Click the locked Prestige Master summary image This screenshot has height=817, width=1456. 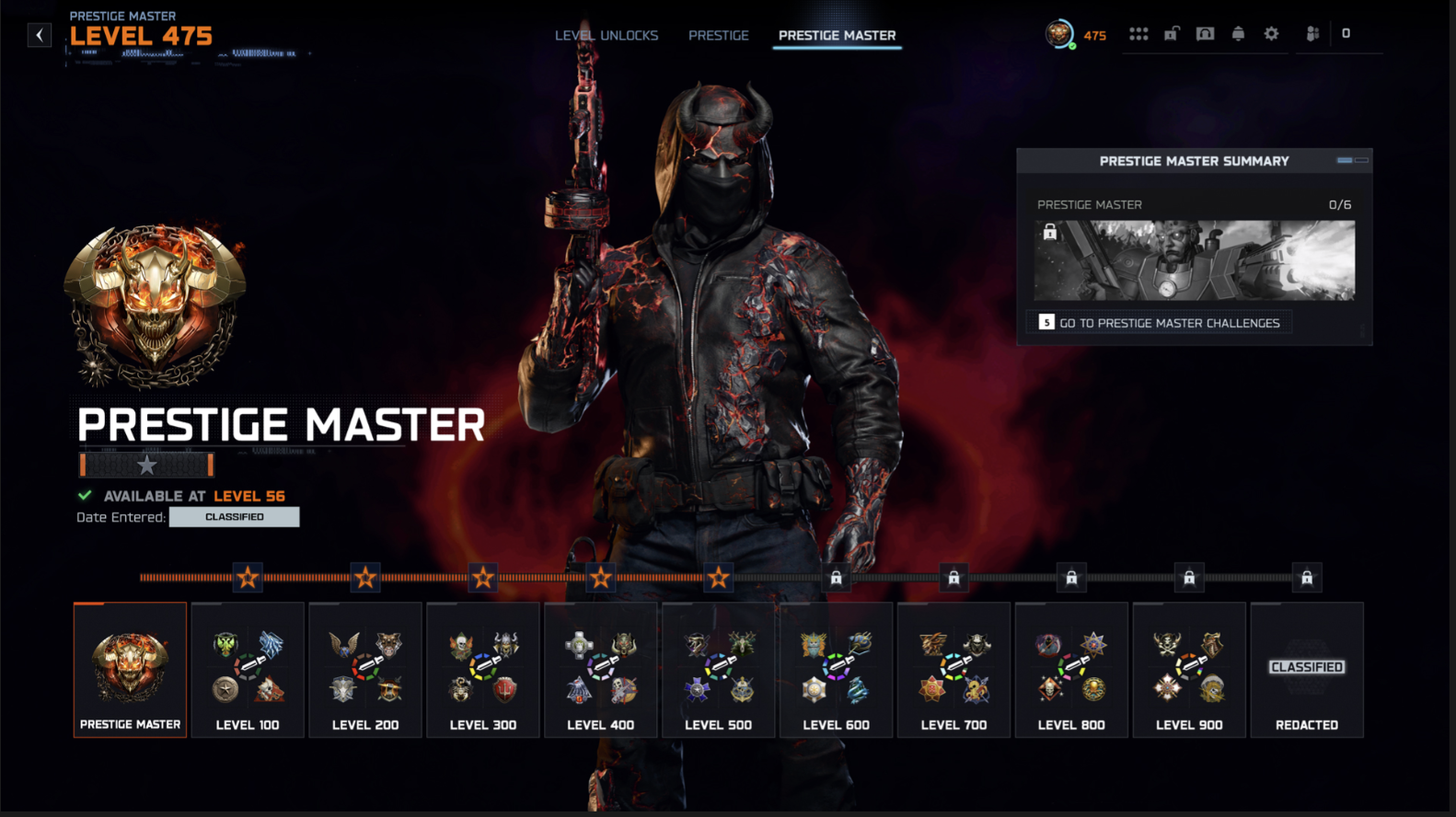(1194, 260)
